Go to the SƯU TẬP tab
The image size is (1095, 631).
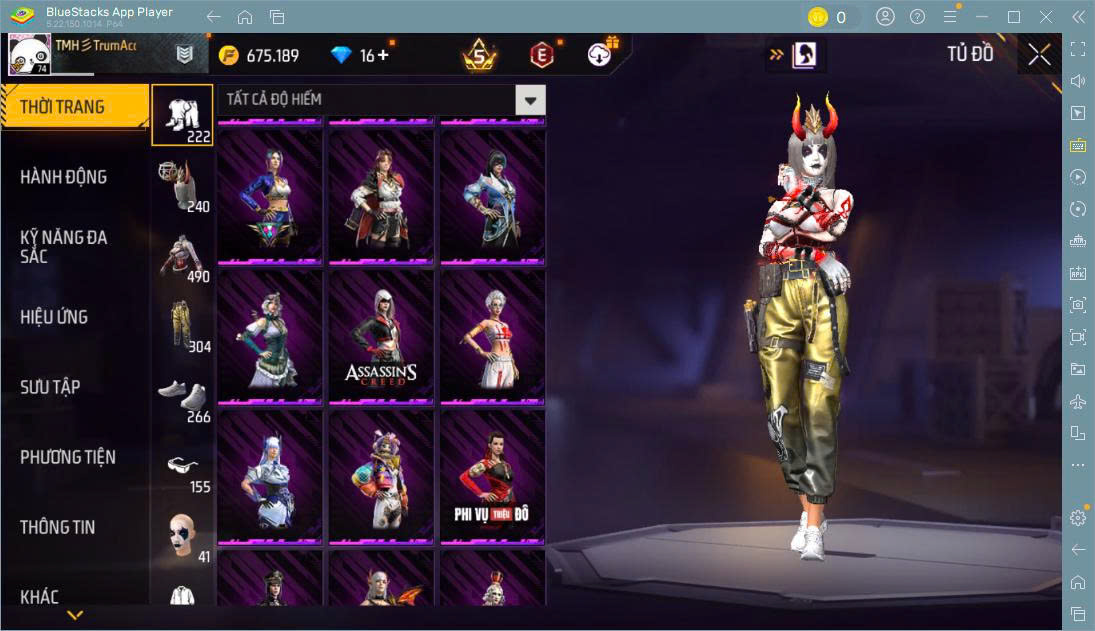coord(50,387)
